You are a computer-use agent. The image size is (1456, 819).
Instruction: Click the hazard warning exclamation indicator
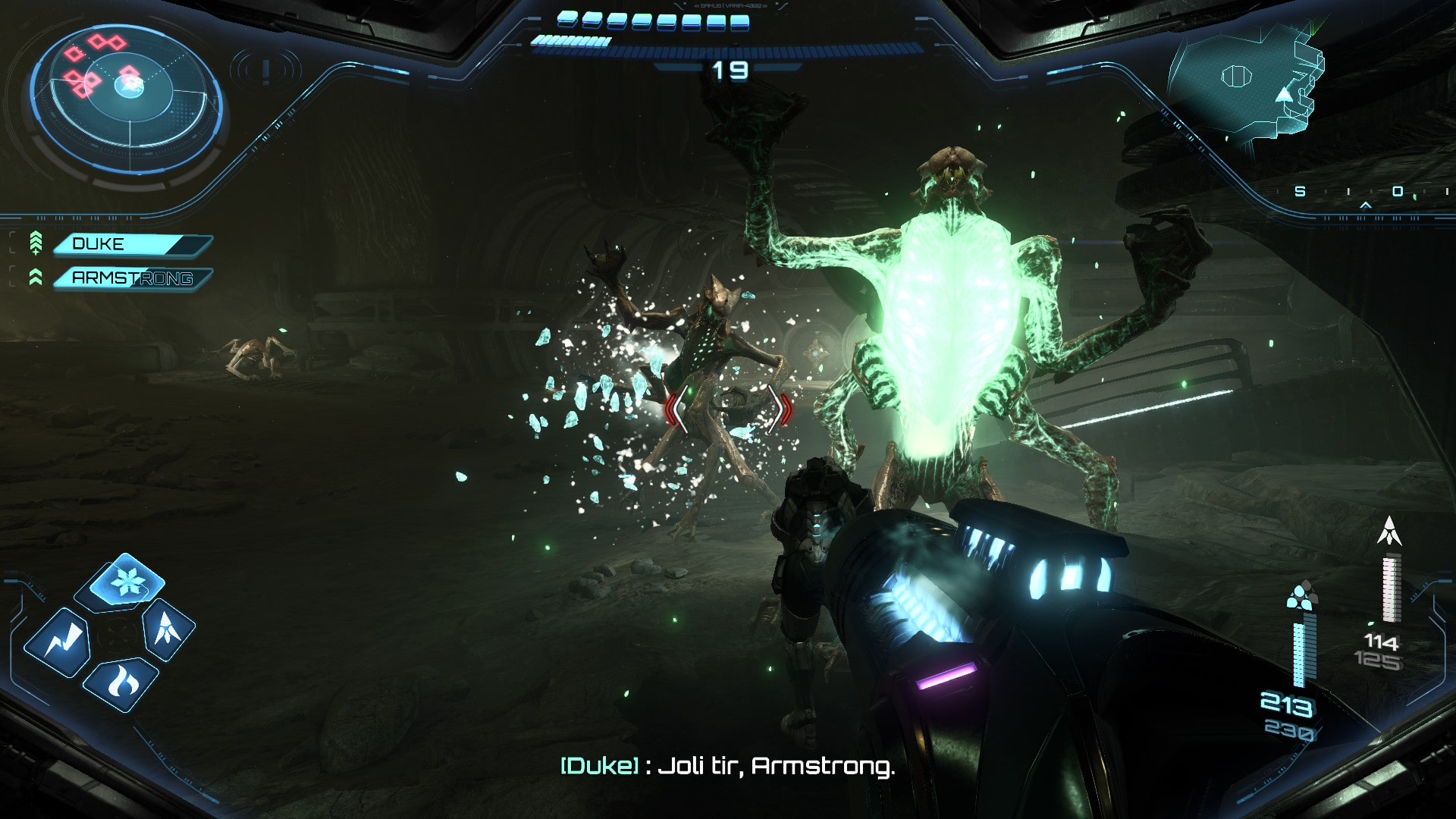[x=265, y=71]
